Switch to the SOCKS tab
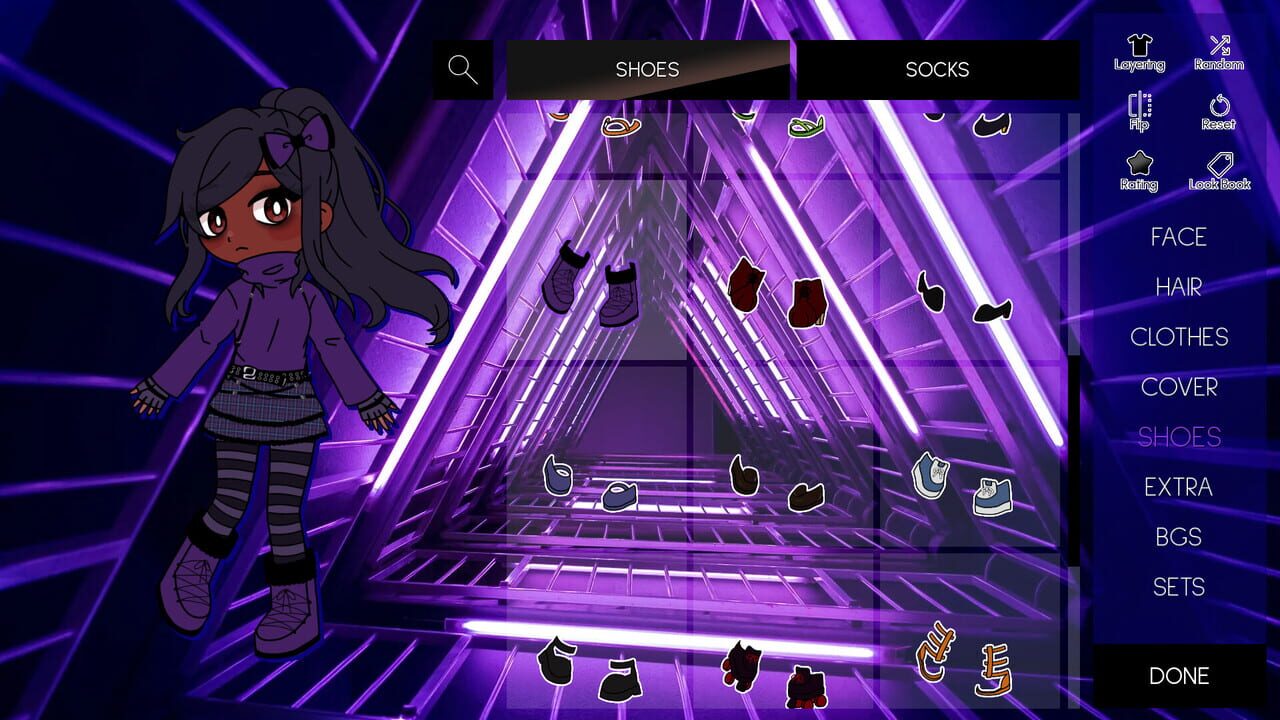The width and height of the screenshot is (1280, 720). 938,69
